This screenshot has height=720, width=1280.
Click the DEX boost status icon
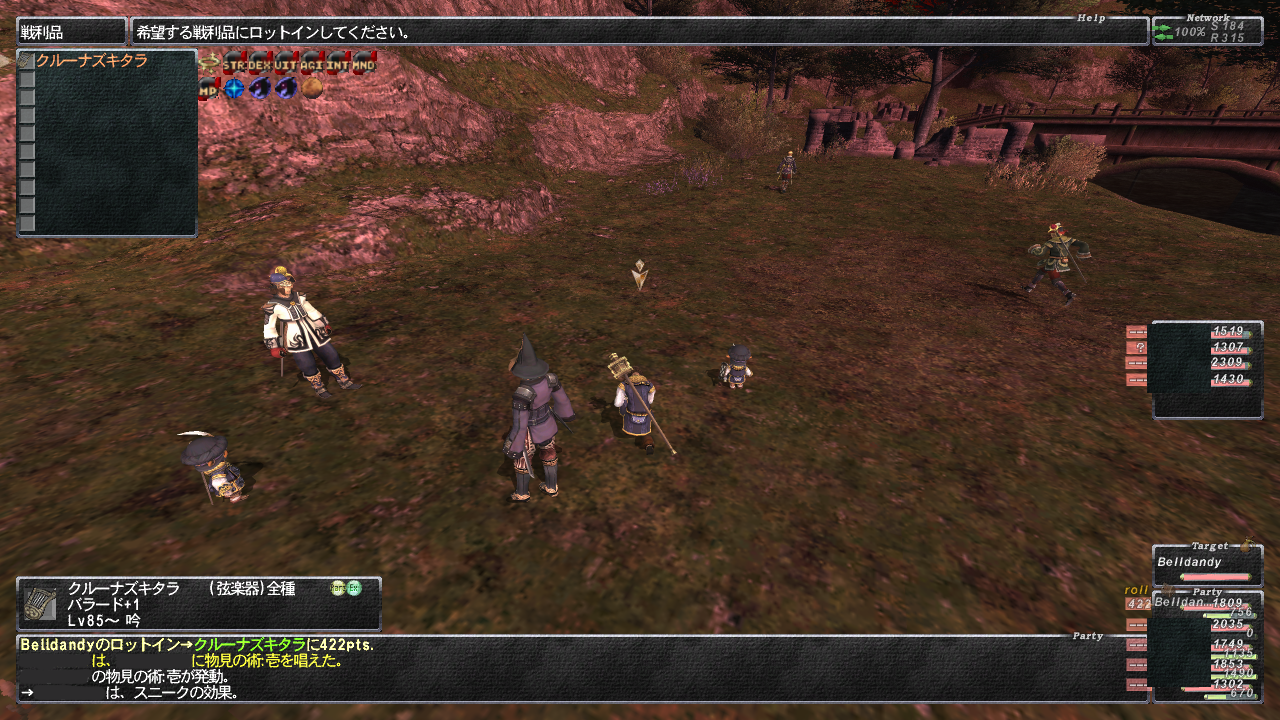coord(260,63)
